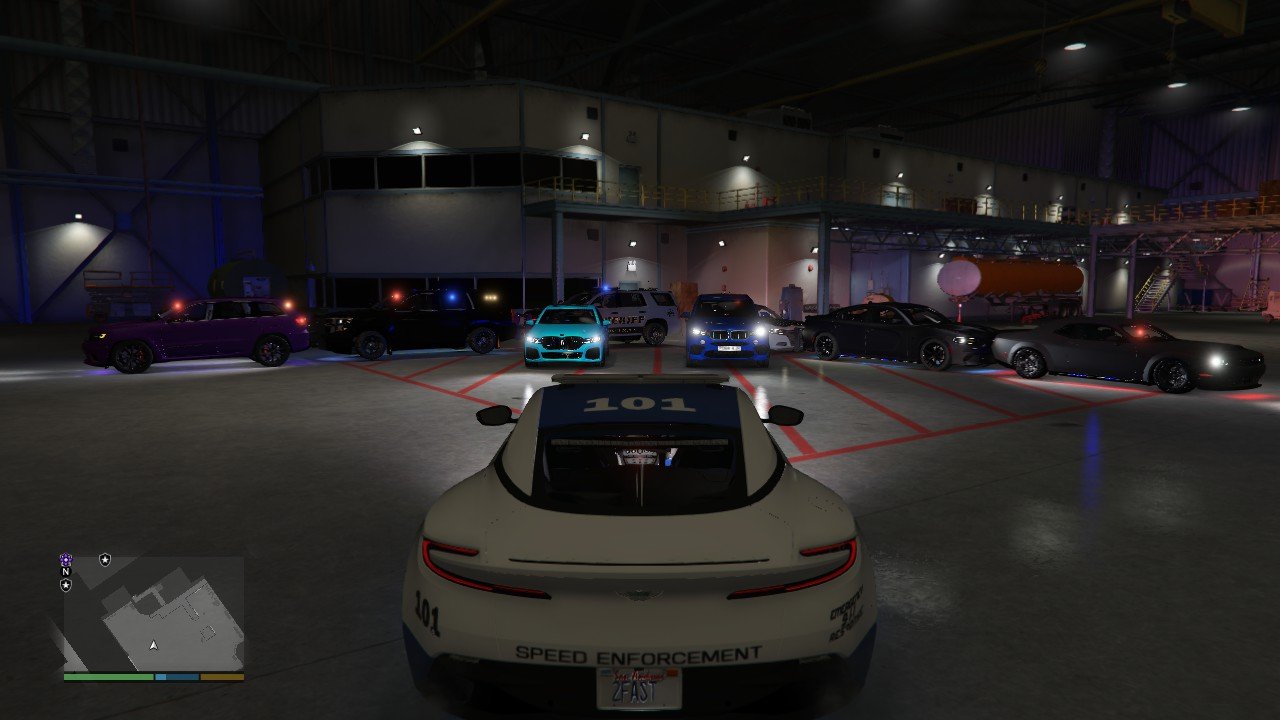Select the purple flower blip on the minimap
Viewport: 1280px width, 720px height.
[66, 560]
